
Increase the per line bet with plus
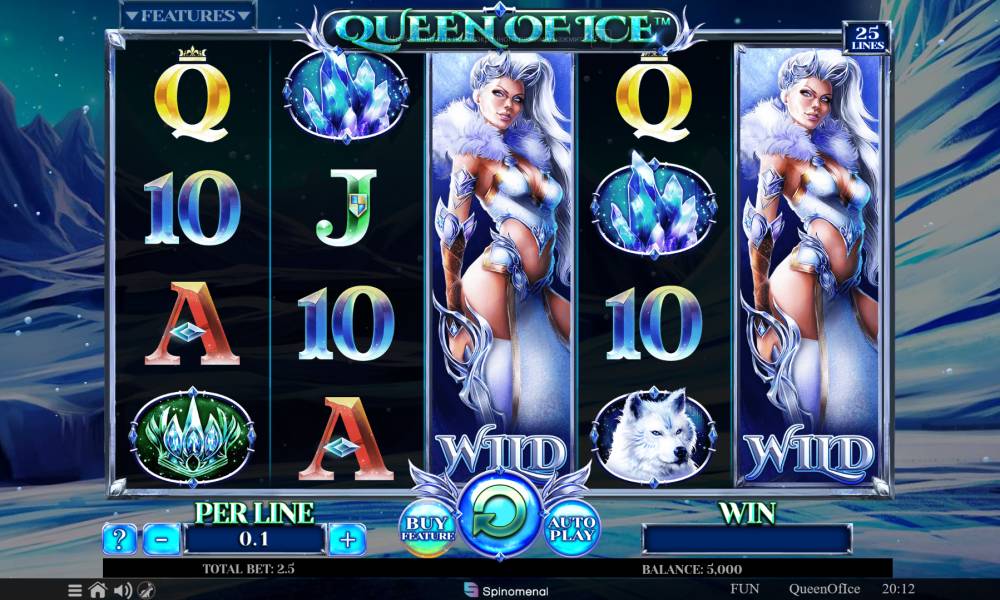tap(347, 540)
